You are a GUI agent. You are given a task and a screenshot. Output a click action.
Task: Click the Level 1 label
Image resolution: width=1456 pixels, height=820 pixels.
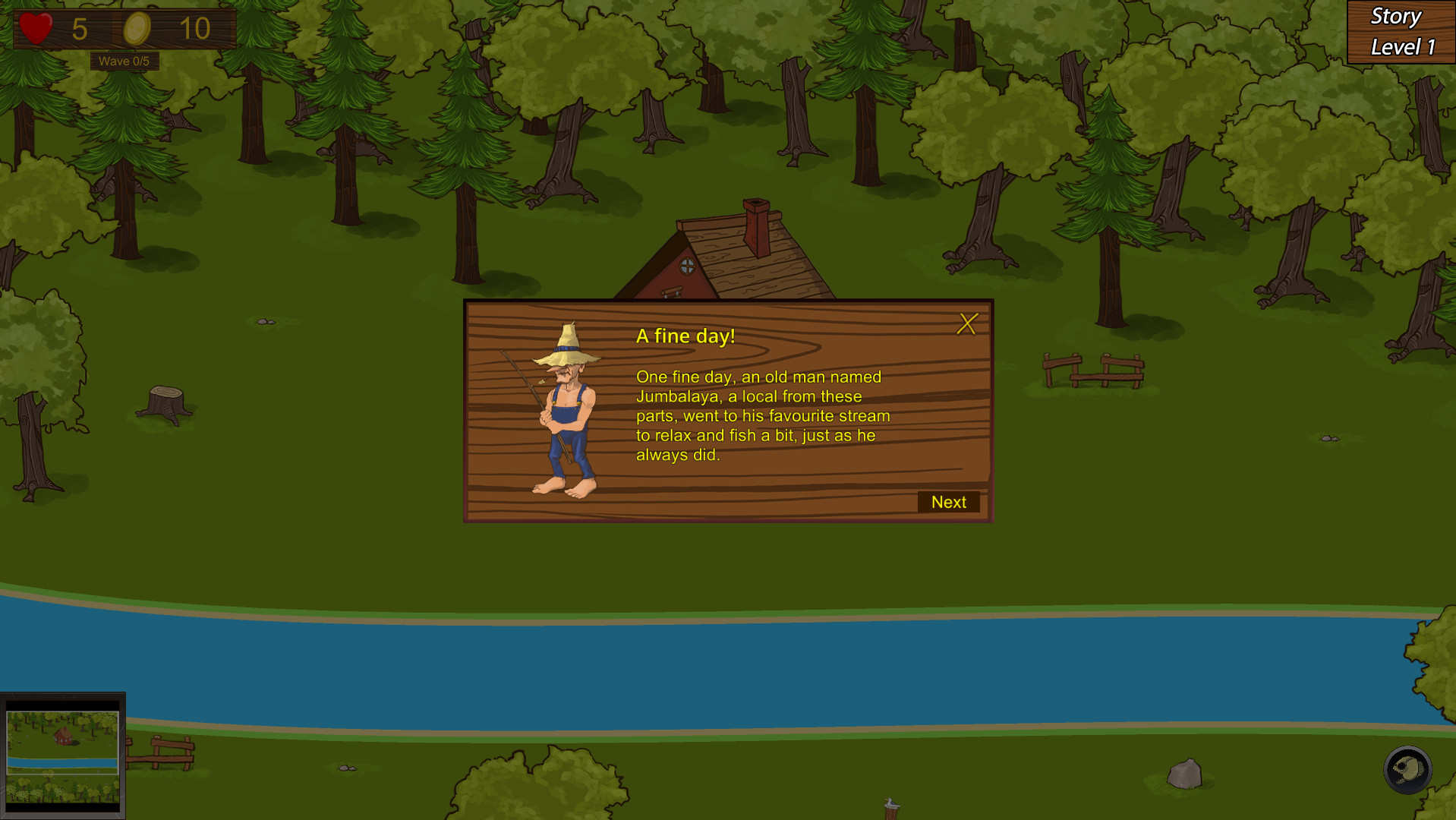coord(1401,47)
